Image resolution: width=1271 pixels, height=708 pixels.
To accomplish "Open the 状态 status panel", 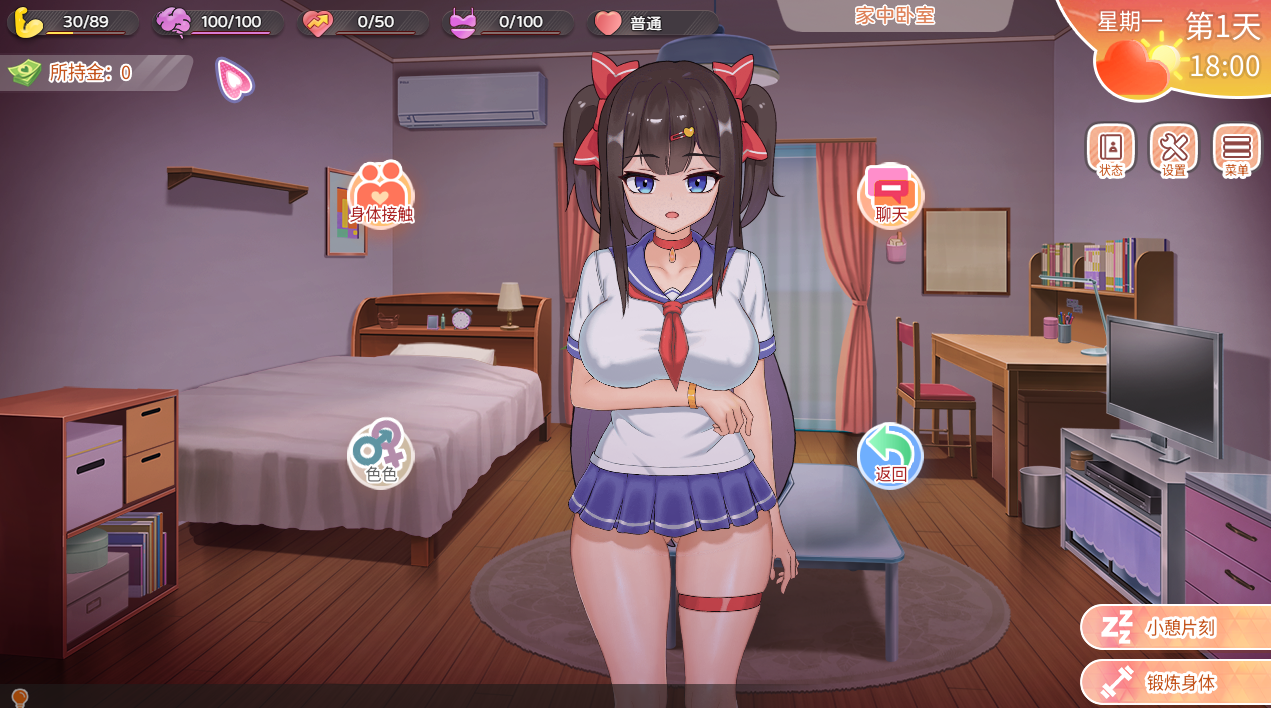I will coord(1110,151).
